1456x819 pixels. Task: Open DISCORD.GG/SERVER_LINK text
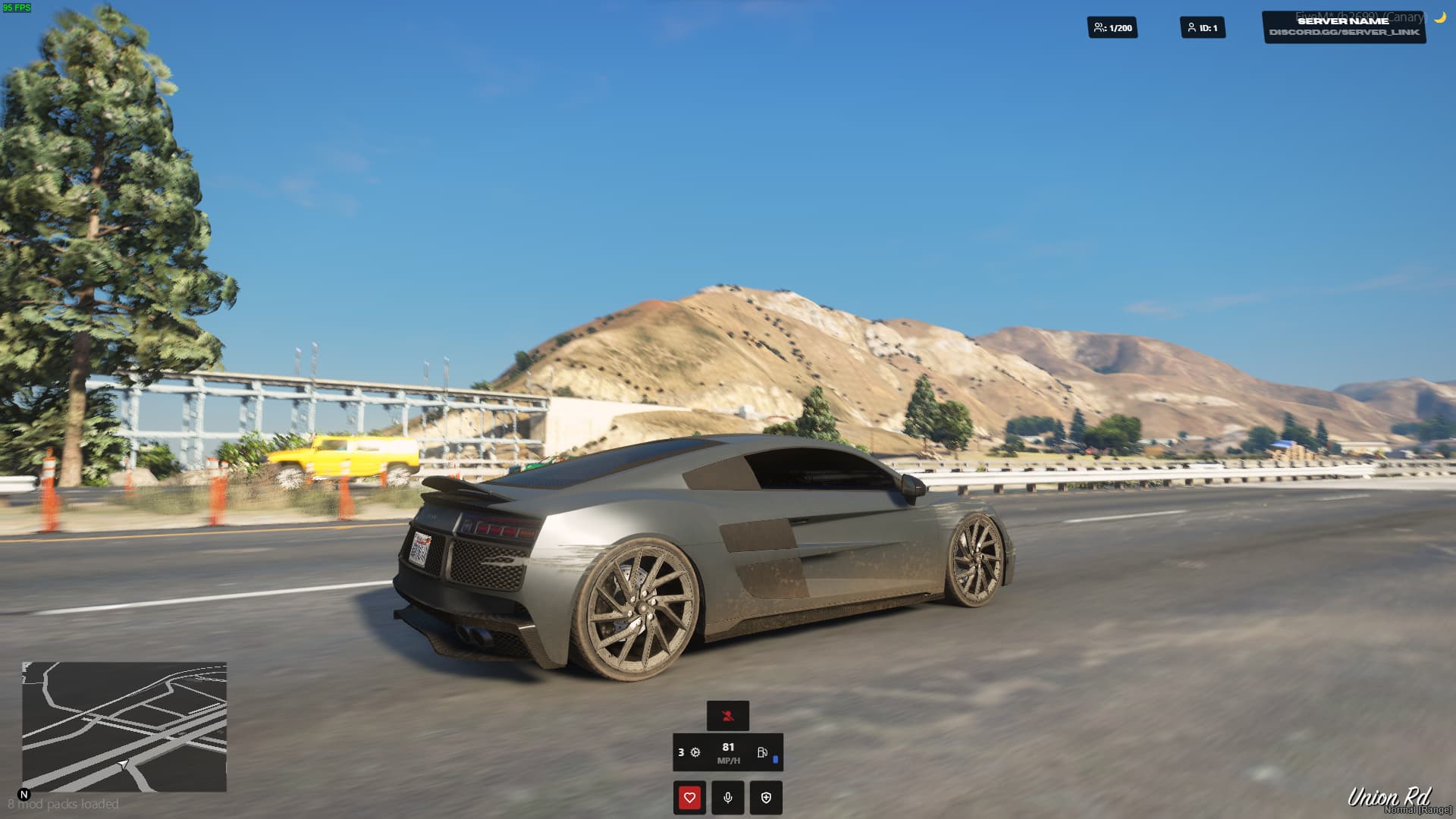1345,33
